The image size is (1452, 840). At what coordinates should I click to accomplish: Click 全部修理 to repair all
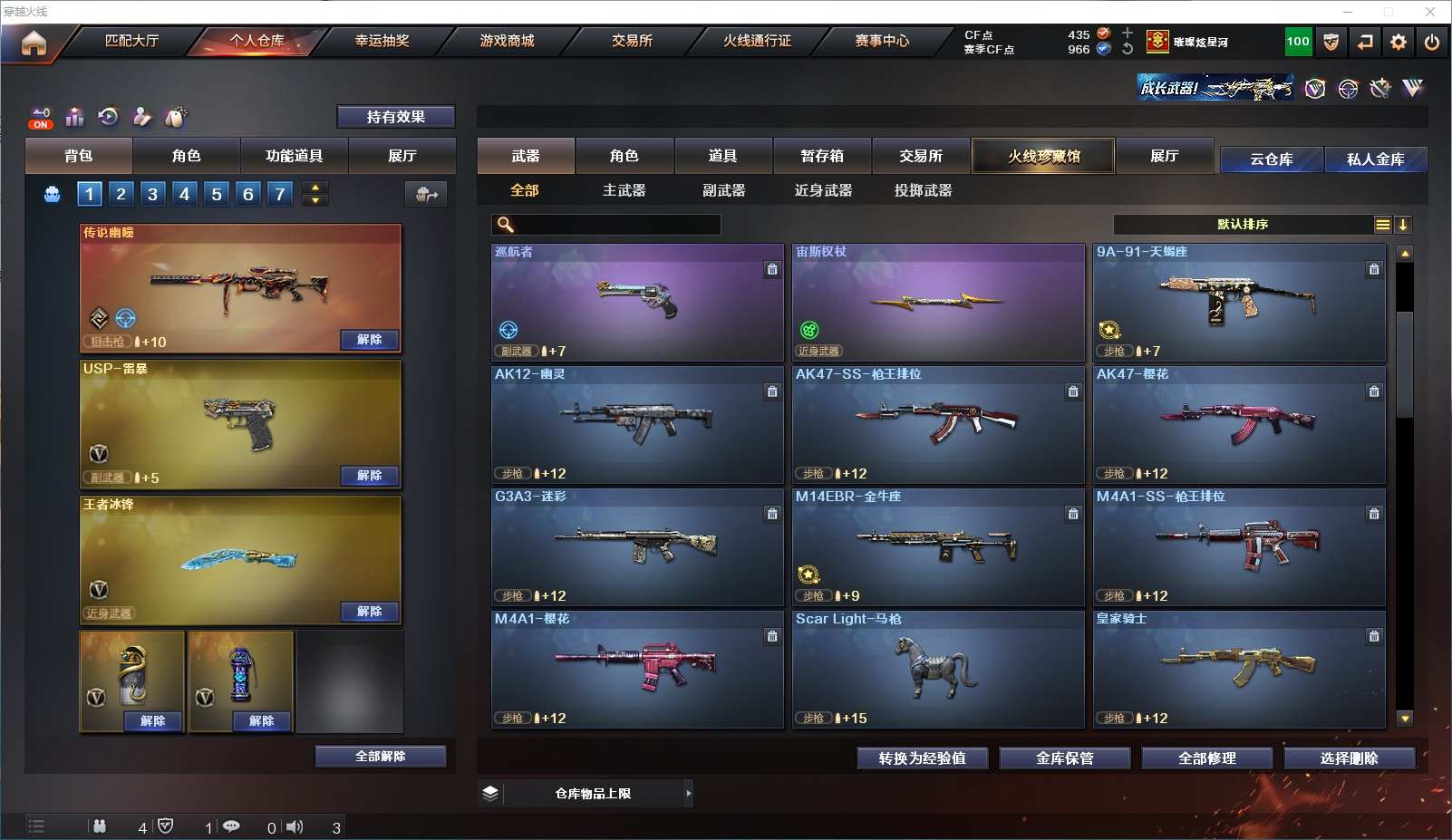[1206, 758]
